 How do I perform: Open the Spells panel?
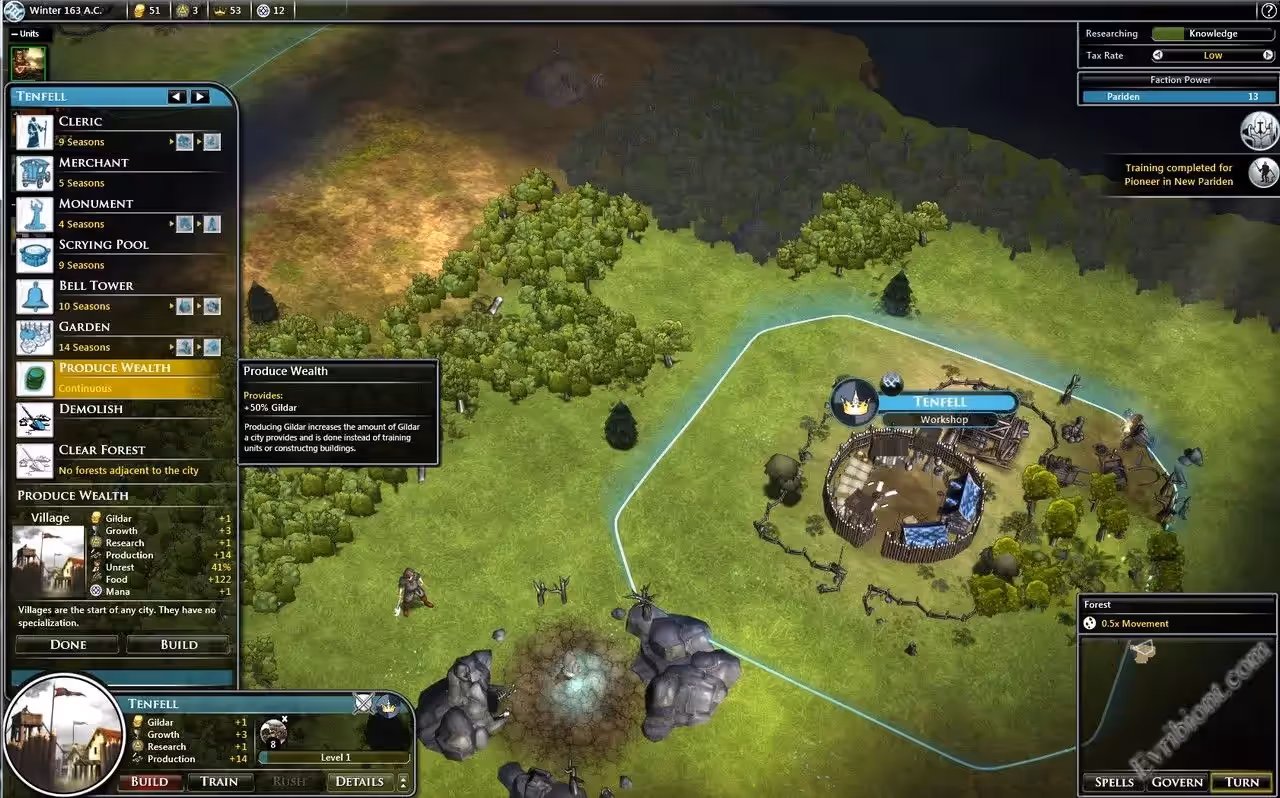(x=1114, y=782)
